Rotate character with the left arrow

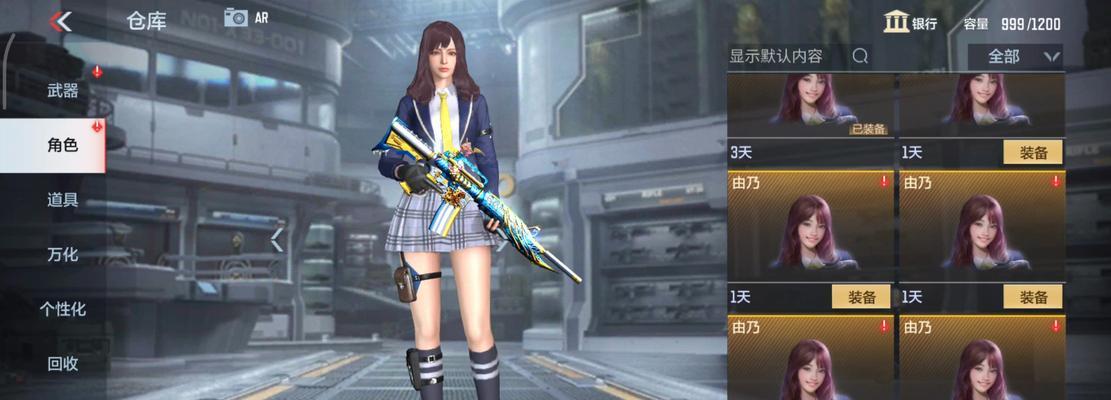point(277,240)
